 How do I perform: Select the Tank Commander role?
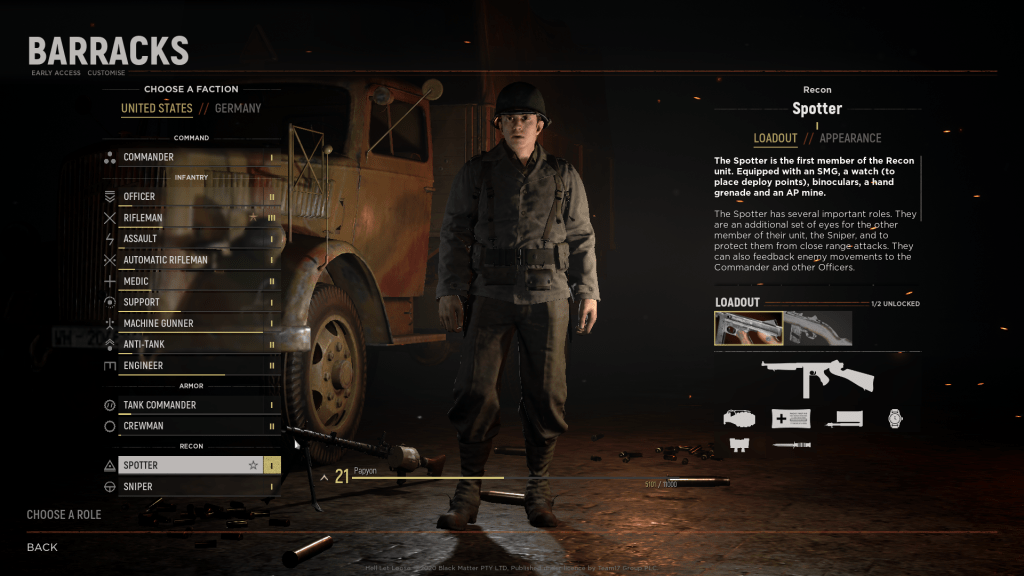tap(190, 405)
